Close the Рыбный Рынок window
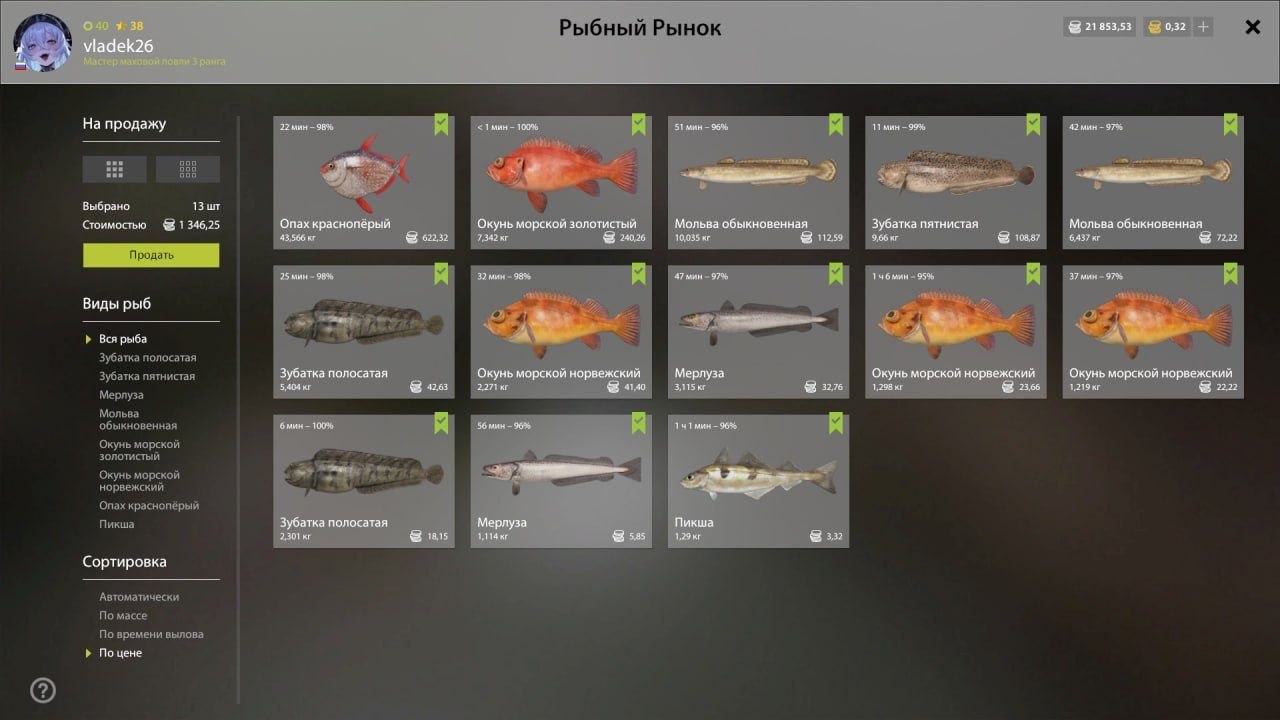This screenshot has height=720, width=1280. (1252, 27)
